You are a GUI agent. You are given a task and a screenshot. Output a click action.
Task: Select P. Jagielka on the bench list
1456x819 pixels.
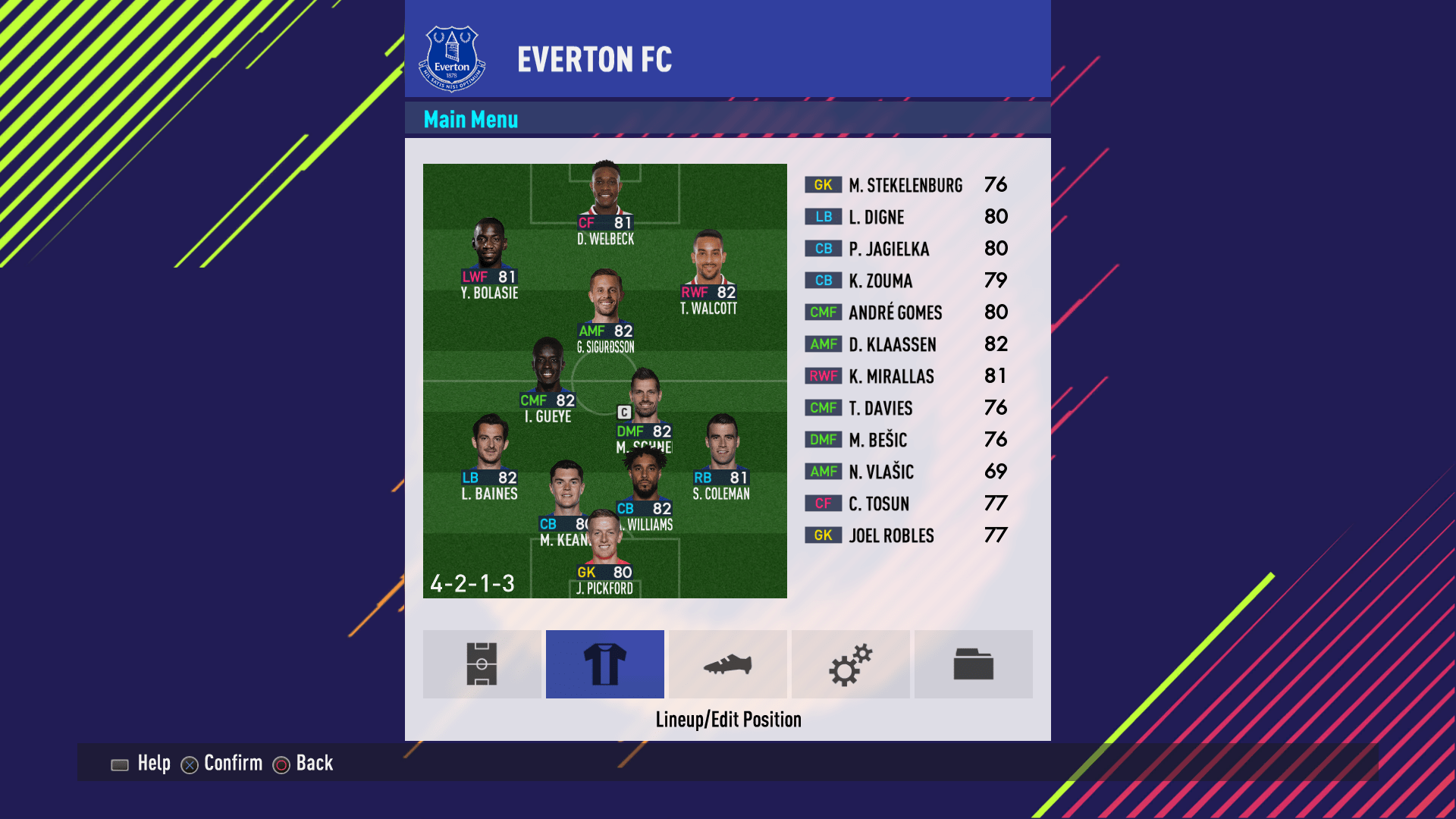(906, 249)
